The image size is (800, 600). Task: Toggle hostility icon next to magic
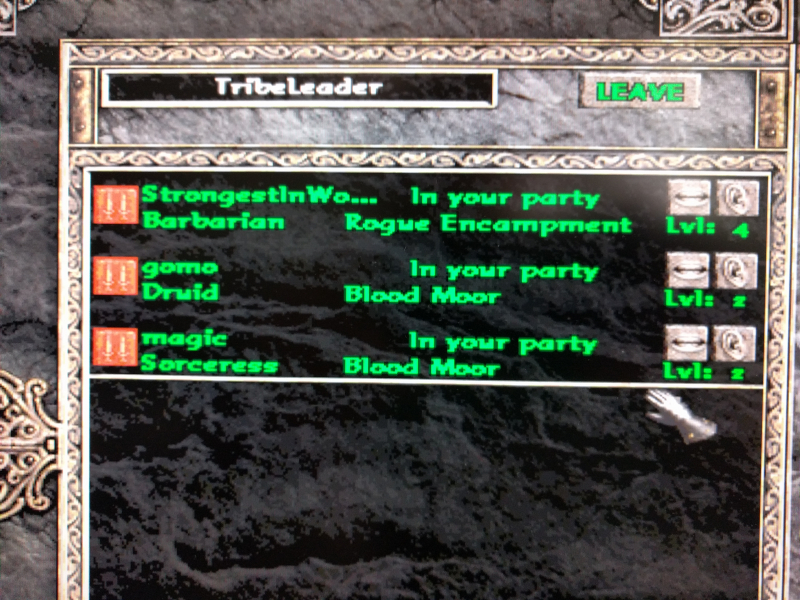coord(116,348)
